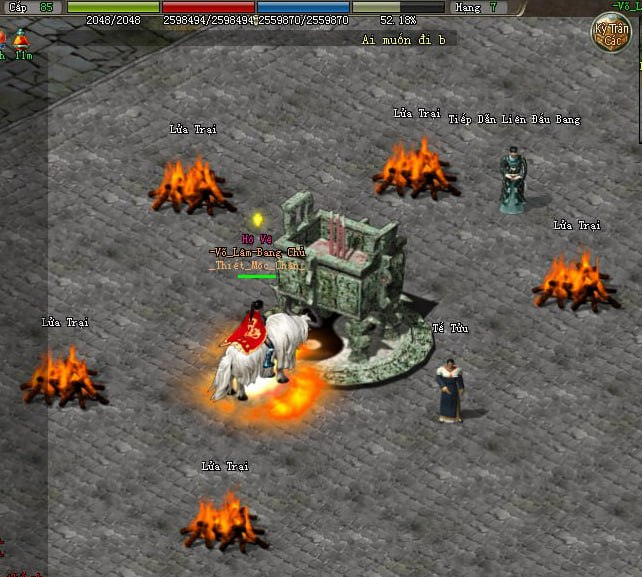Open the Kỳ Trân Các shop
Viewport: 642px width, 577px height.
611,33
